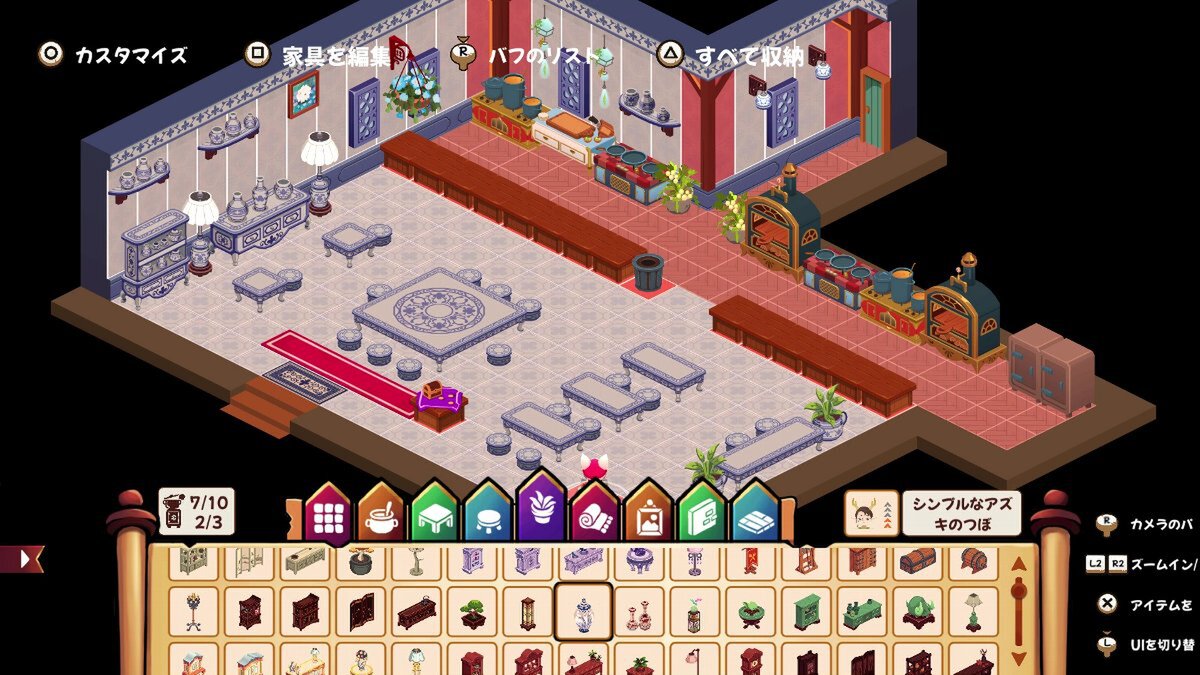1200x675 pixels.
Task: Choose the green cabinet furniture item
Action: point(805,612)
